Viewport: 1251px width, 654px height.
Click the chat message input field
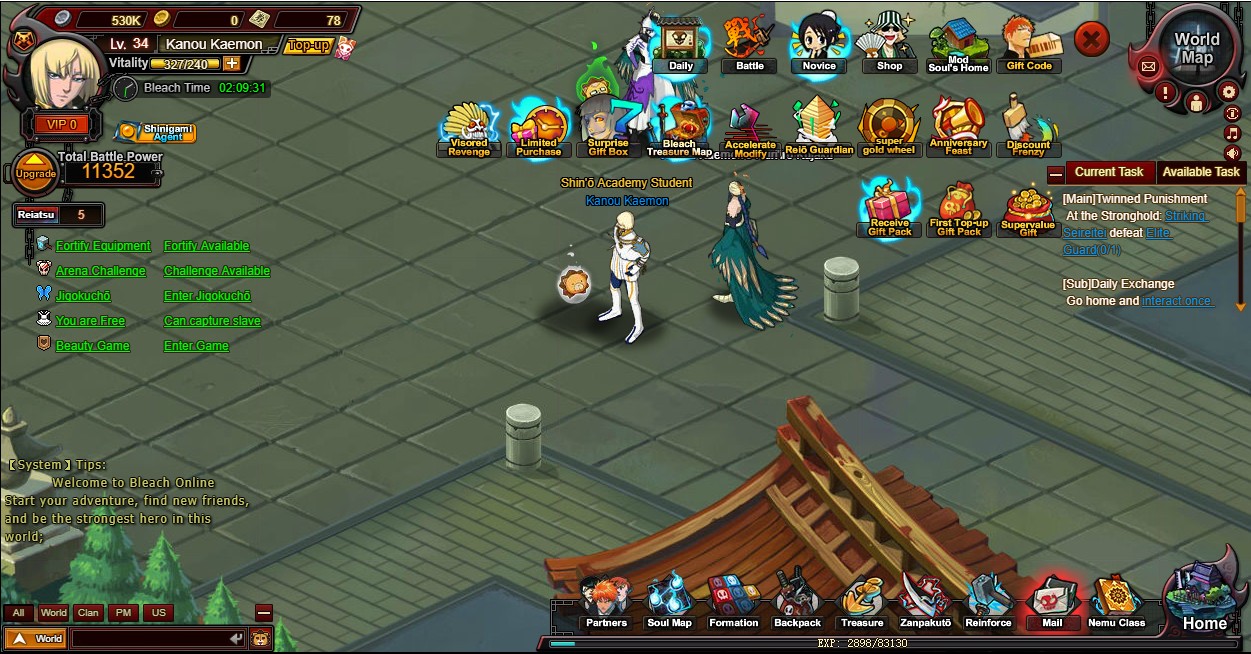point(150,638)
